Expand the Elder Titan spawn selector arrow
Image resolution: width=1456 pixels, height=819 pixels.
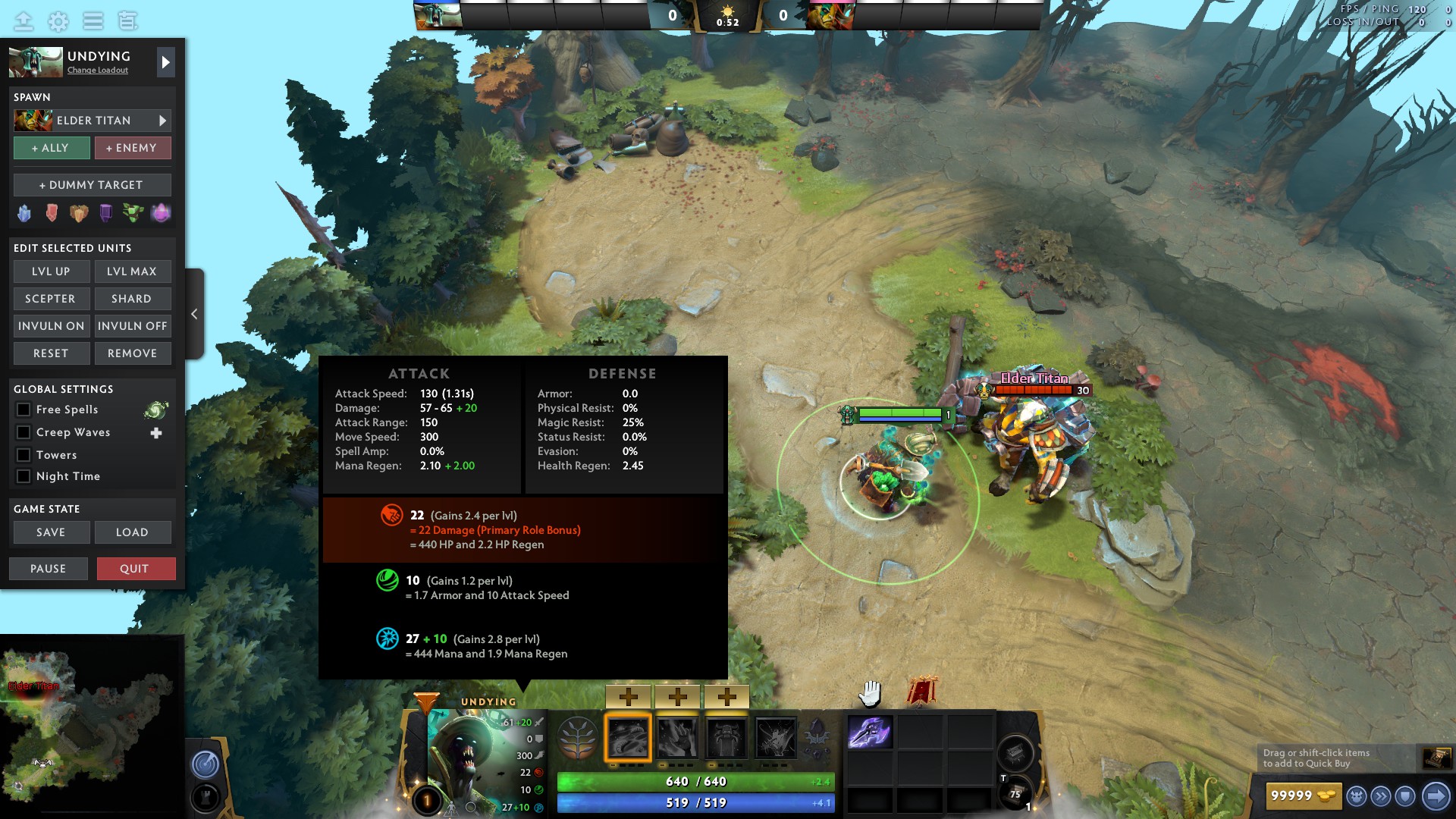[x=162, y=120]
